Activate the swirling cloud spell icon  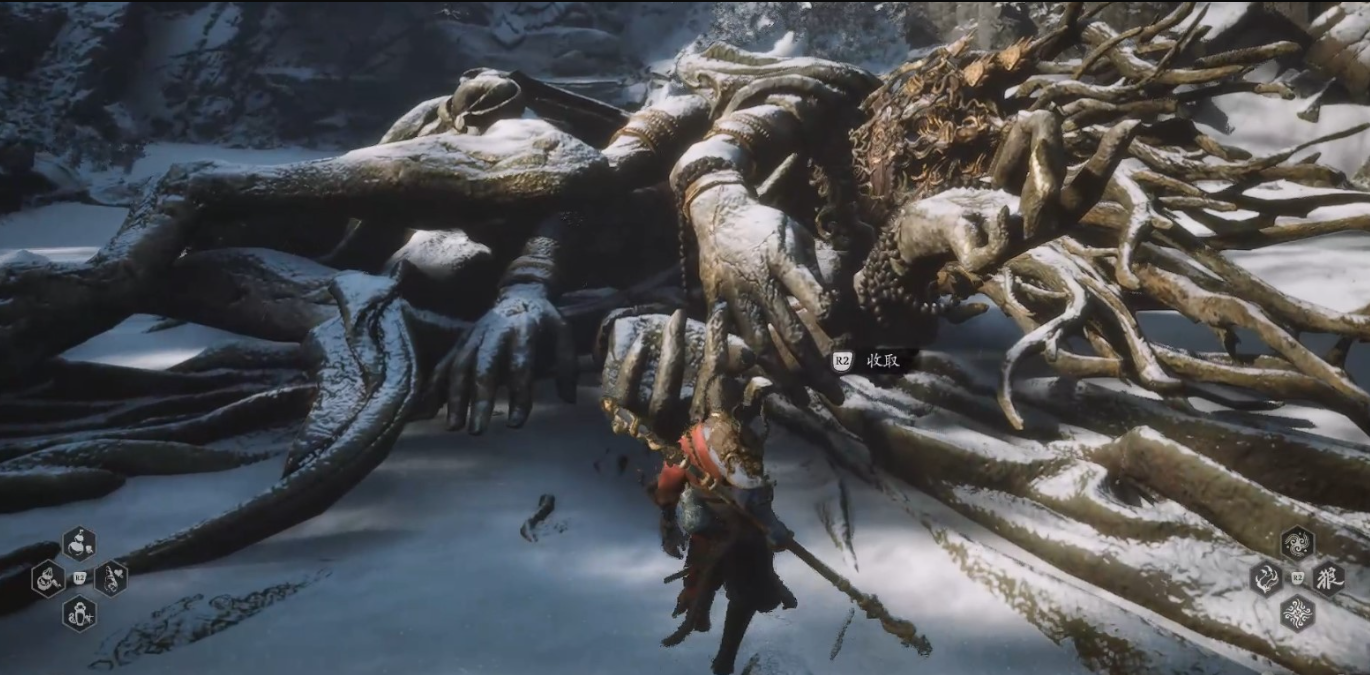click(1297, 543)
